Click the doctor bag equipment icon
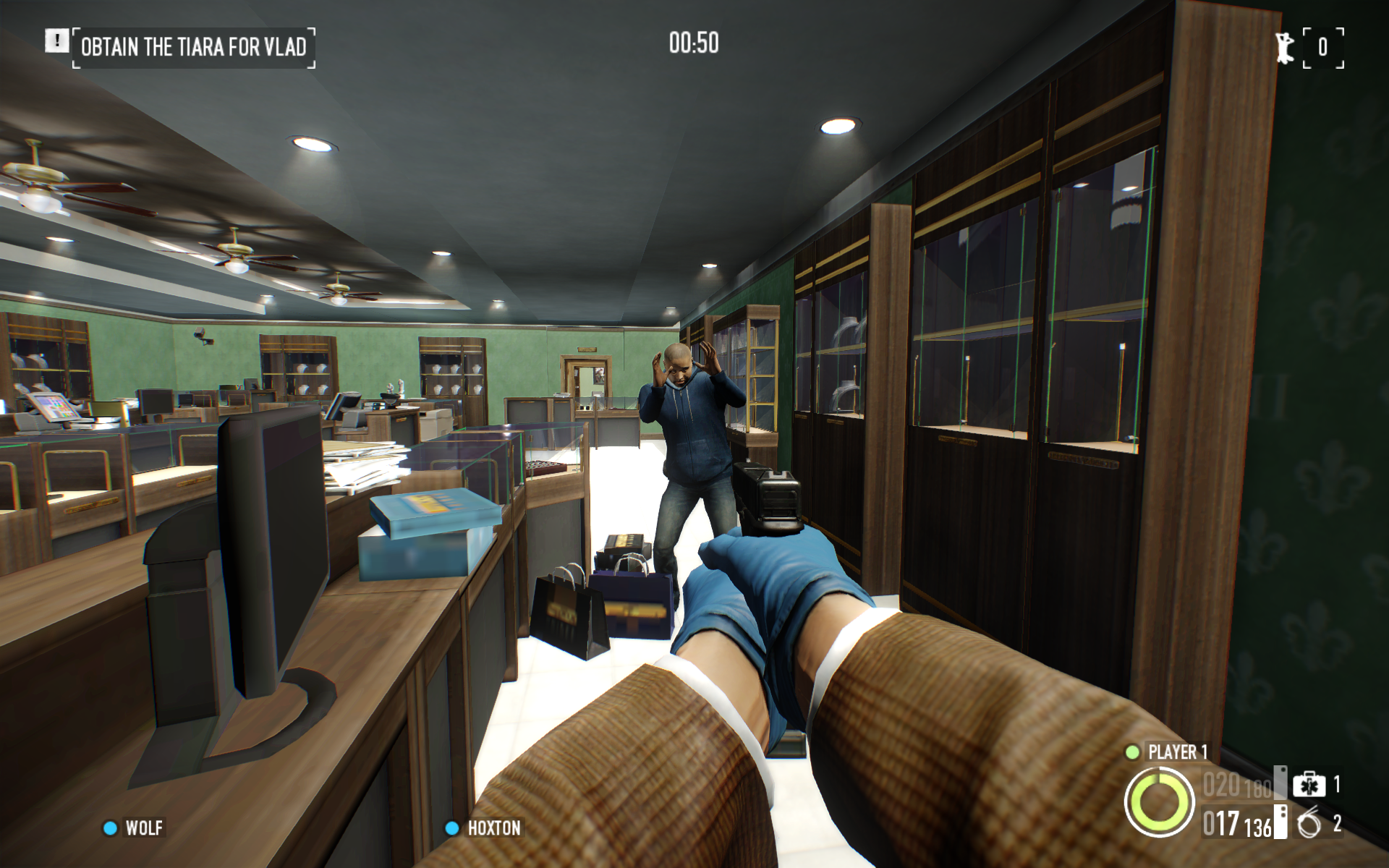 pyautogui.click(x=1309, y=785)
